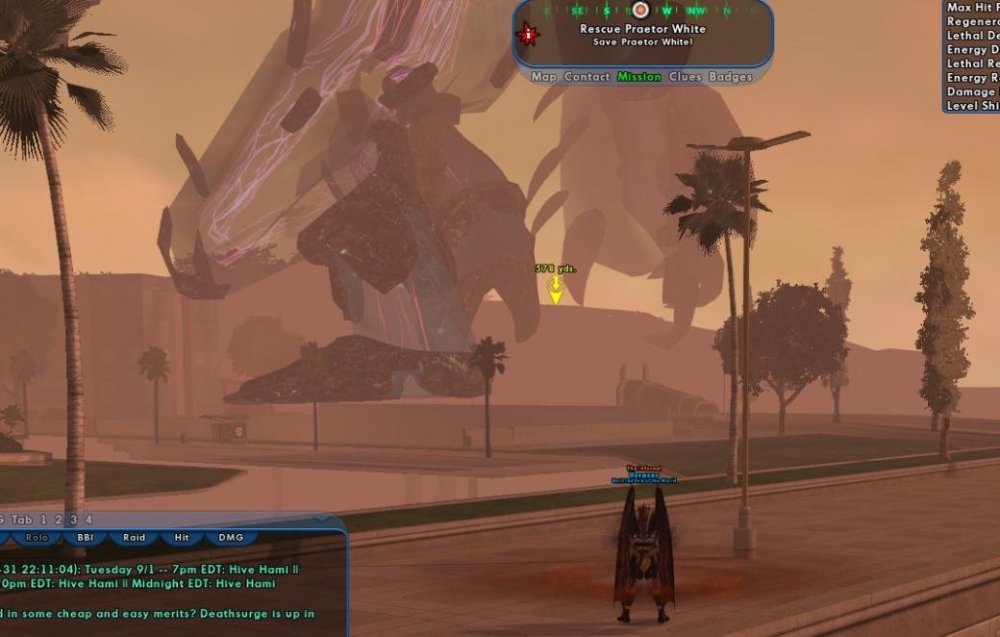
Task: Open the Hit chat tab
Action: tap(181, 538)
